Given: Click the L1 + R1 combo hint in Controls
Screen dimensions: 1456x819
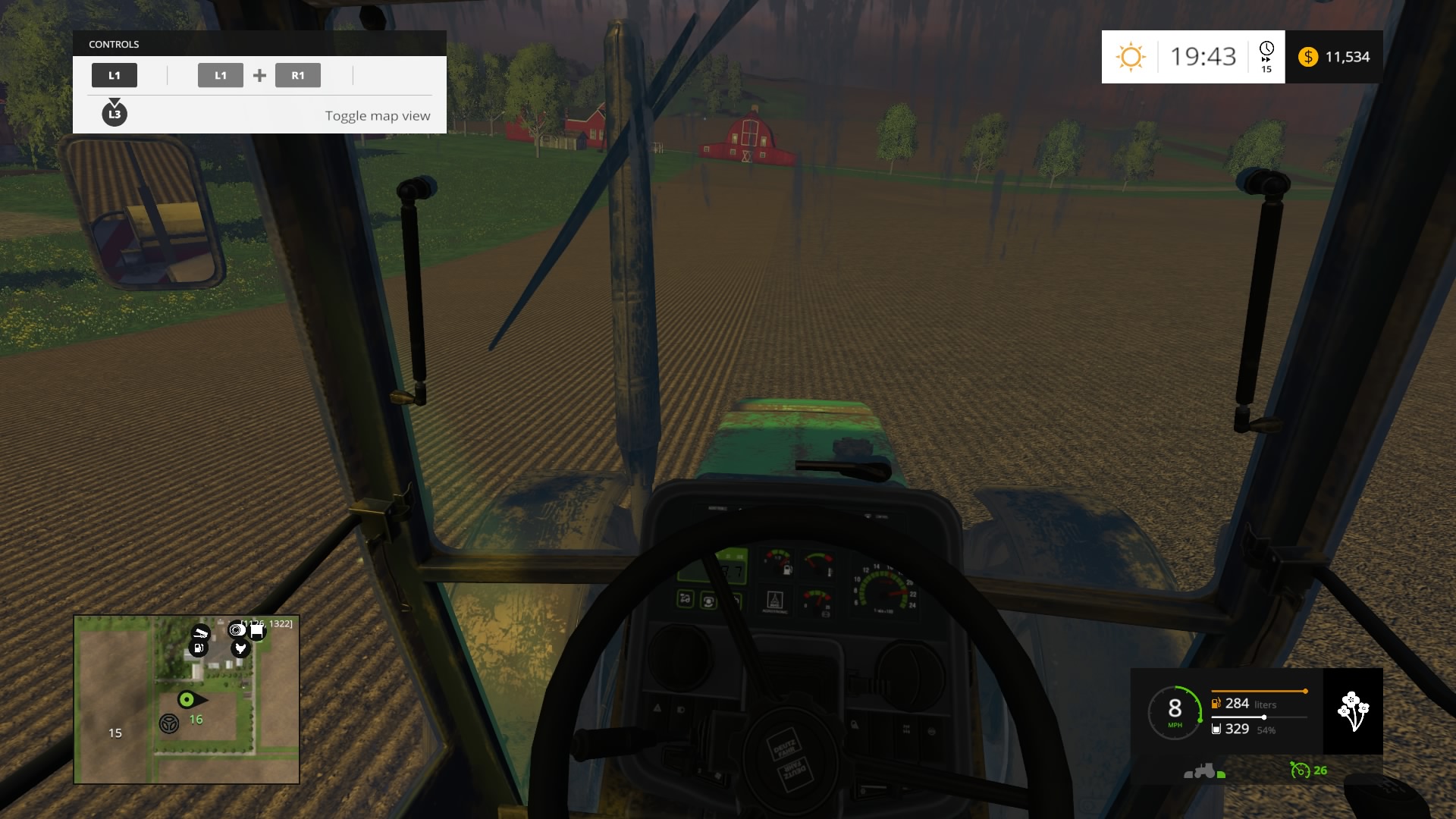Looking at the screenshot, I should pyautogui.click(x=259, y=75).
